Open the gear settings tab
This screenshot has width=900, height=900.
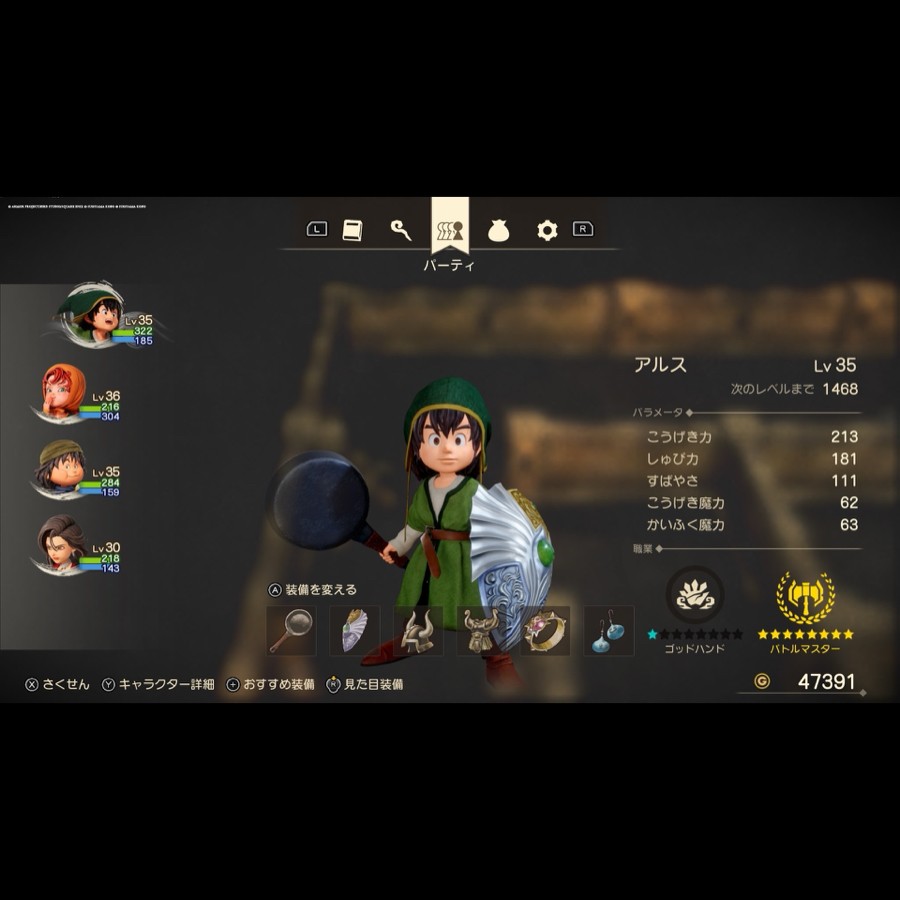pyautogui.click(x=546, y=230)
